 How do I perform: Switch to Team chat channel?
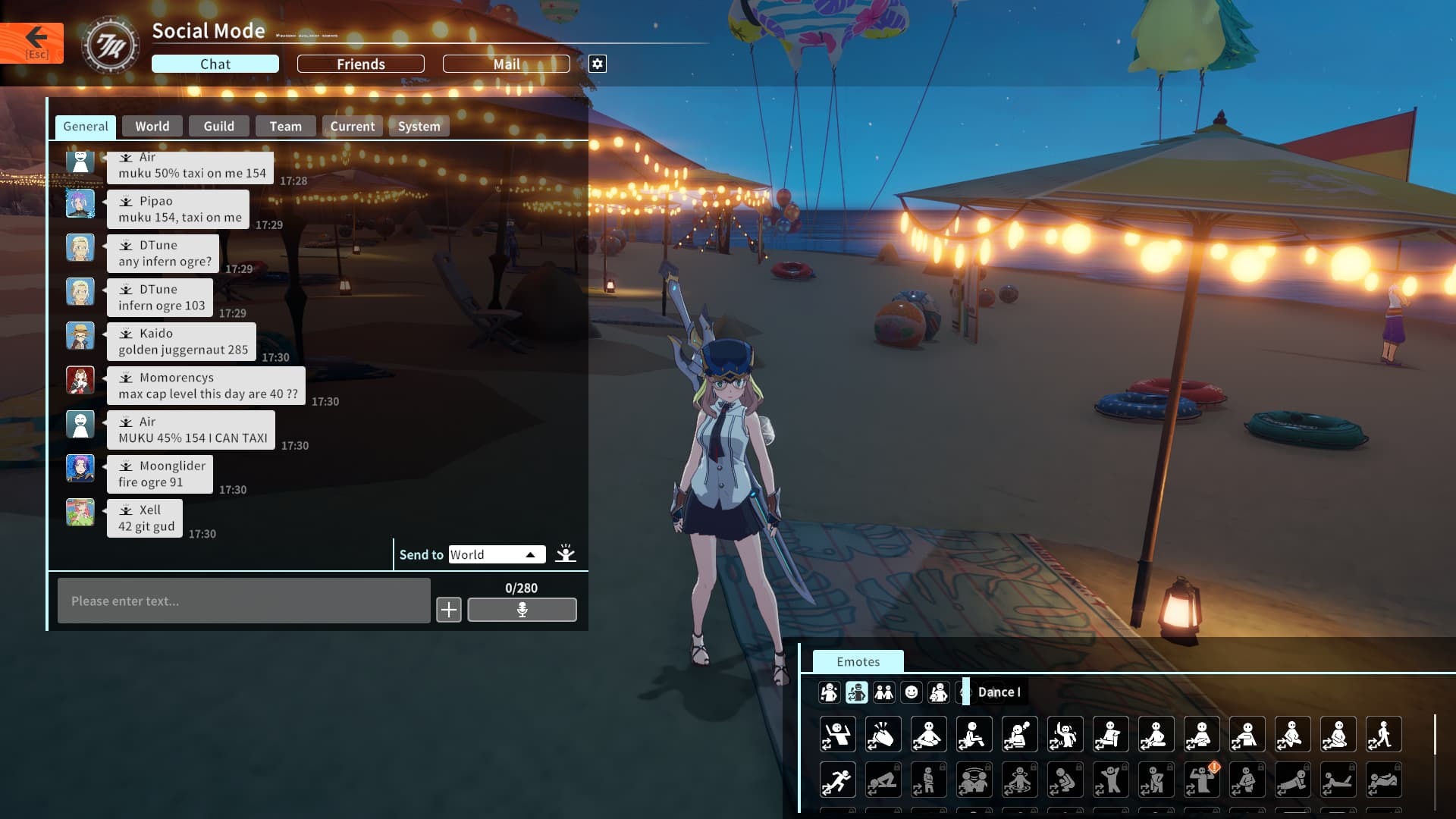pyautogui.click(x=285, y=127)
